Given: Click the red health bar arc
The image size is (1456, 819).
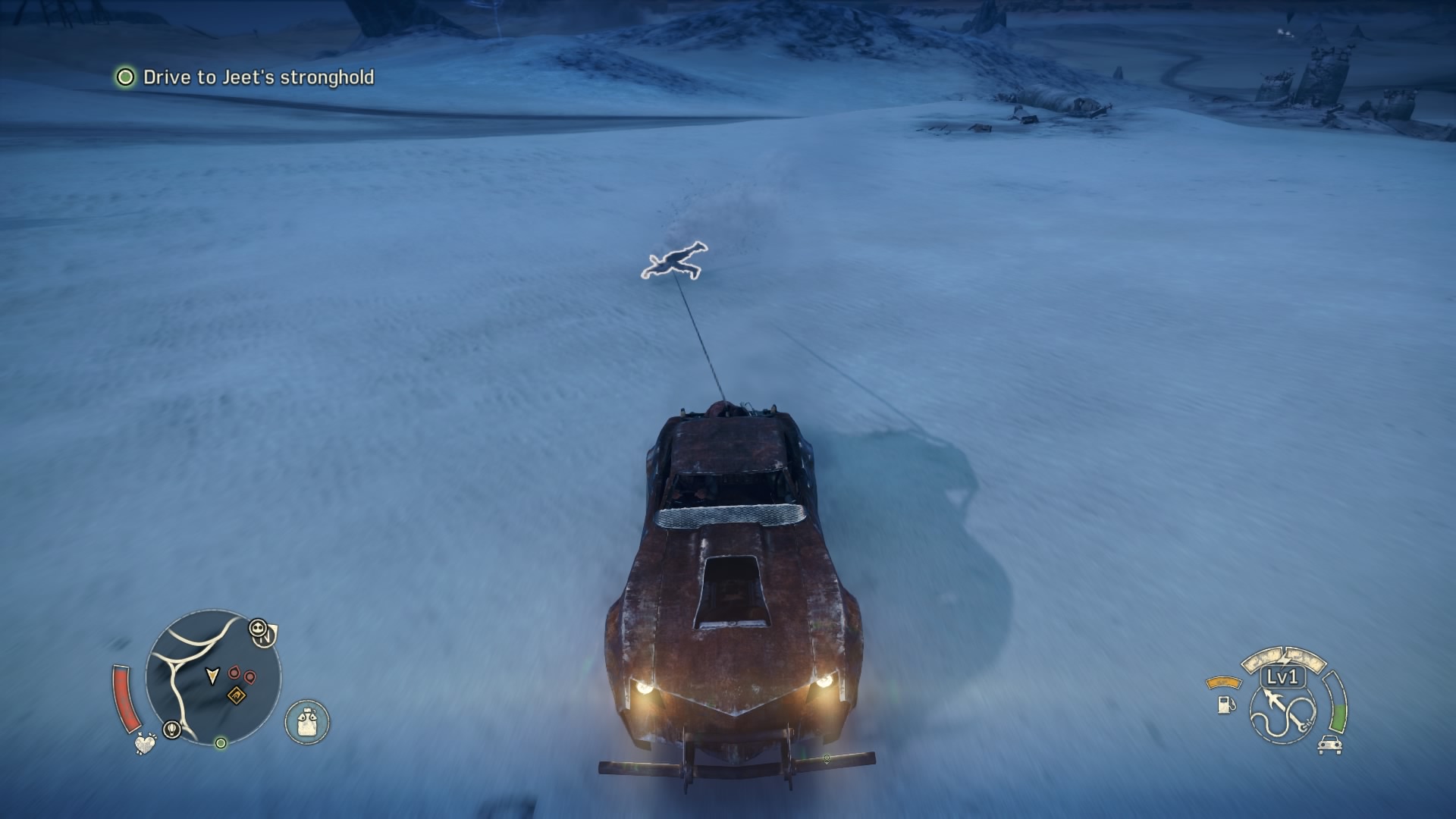Looking at the screenshot, I should coord(127,698).
